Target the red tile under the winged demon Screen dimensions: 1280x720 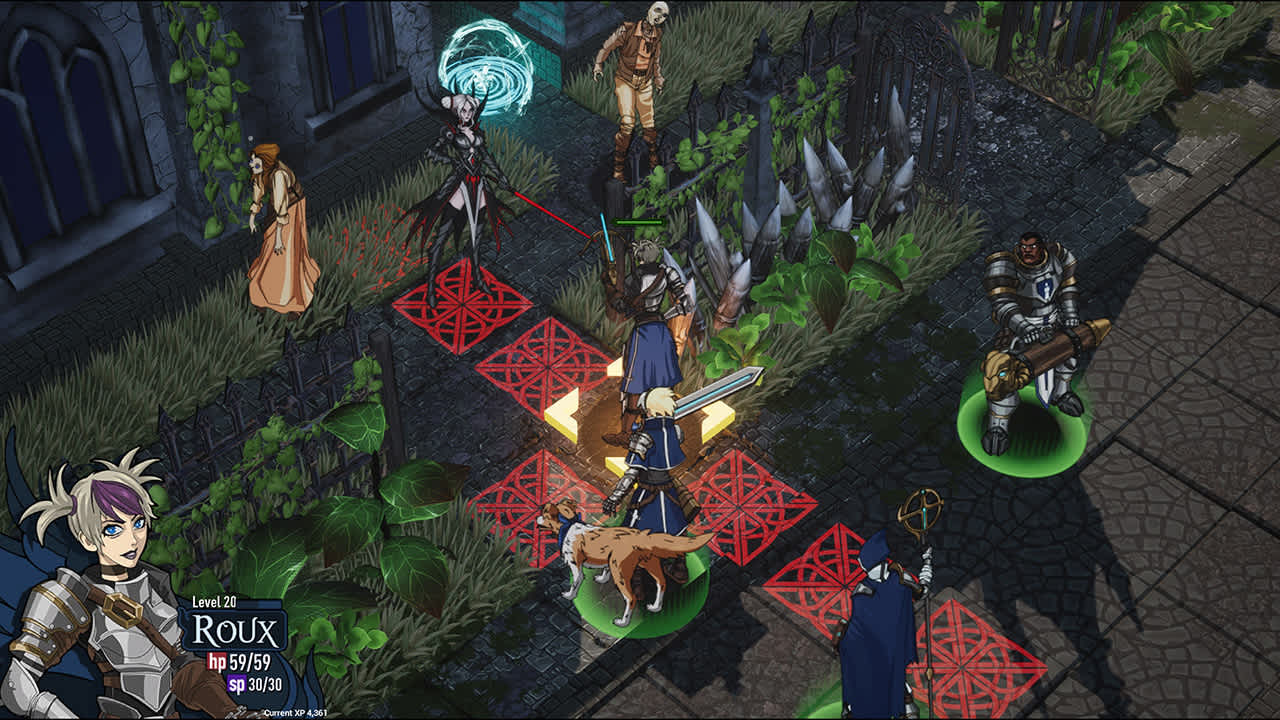pyautogui.click(x=461, y=306)
